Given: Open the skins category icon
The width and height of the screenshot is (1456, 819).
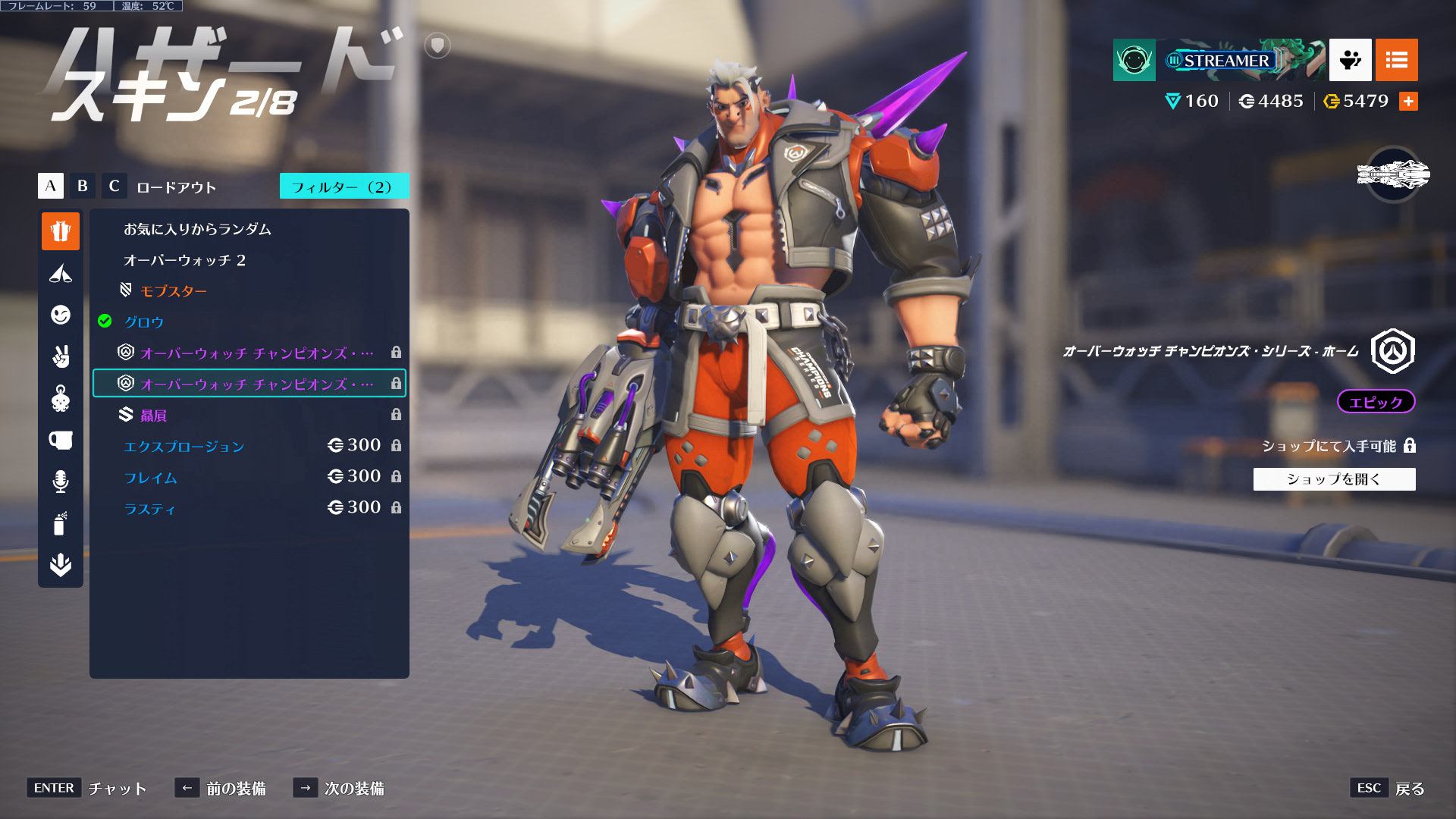Looking at the screenshot, I should pyautogui.click(x=61, y=231).
